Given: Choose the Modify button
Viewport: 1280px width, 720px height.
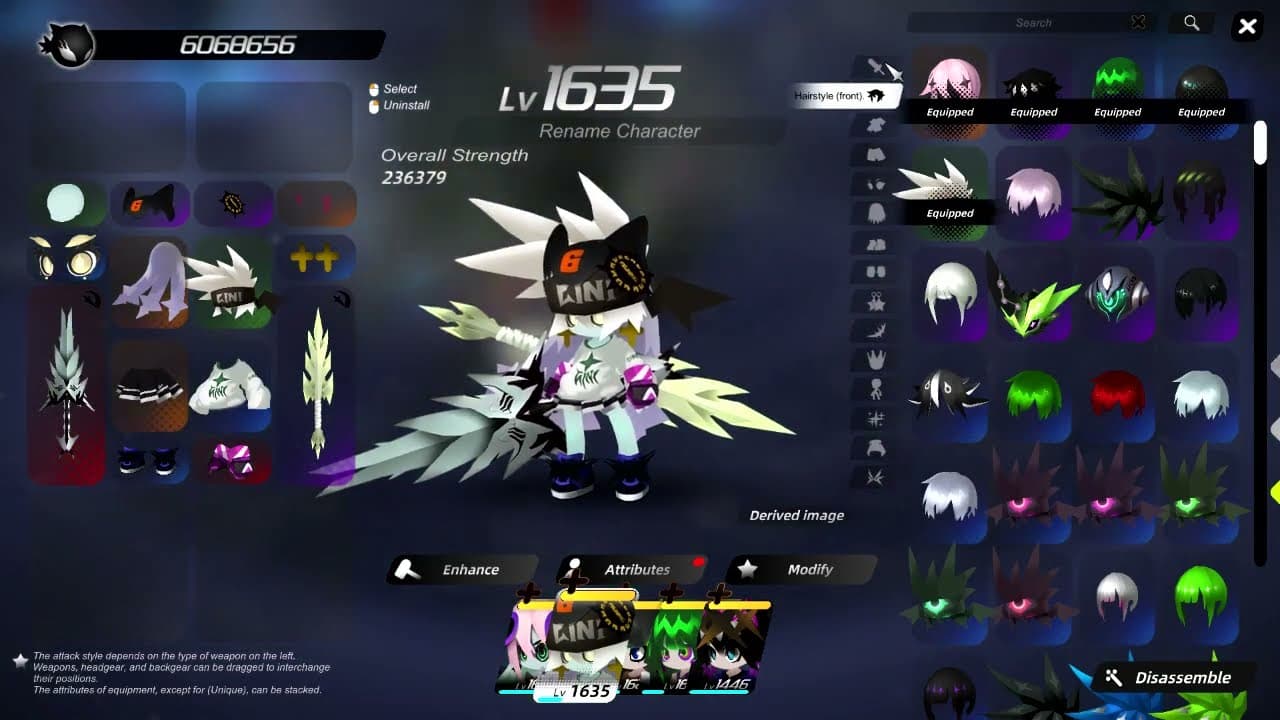Looking at the screenshot, I should pos(800,570).
